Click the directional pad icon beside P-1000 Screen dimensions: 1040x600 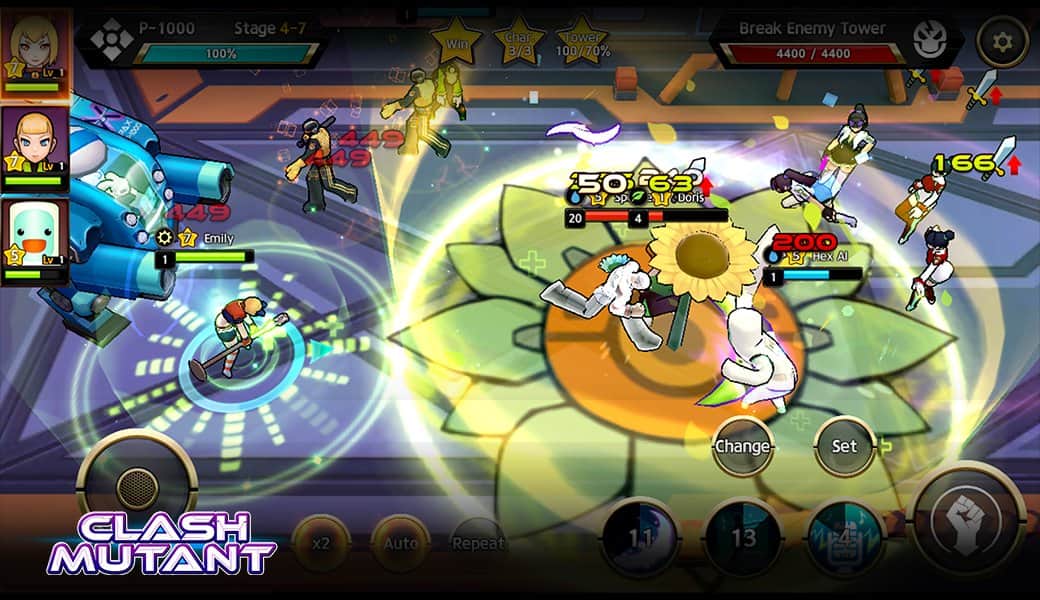[109, 40]
